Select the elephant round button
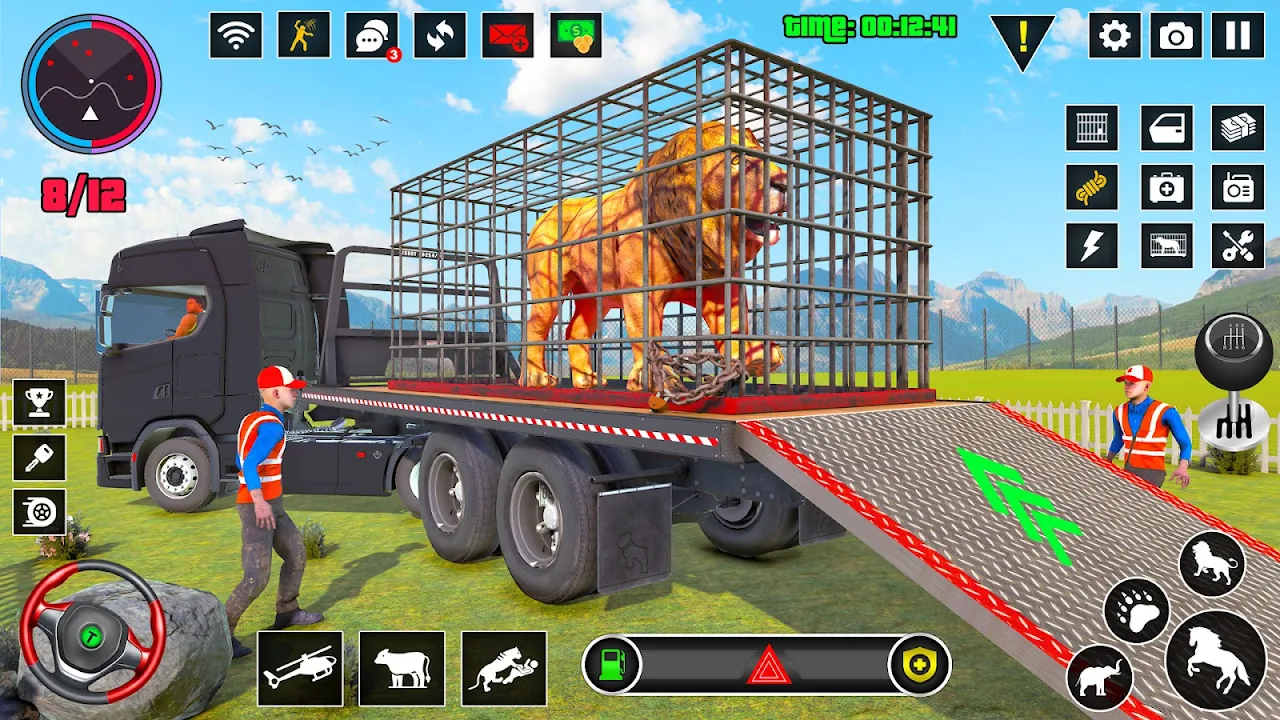Image resolution: width=1280 pixels, height=720 pixels. click(1099, 678)
